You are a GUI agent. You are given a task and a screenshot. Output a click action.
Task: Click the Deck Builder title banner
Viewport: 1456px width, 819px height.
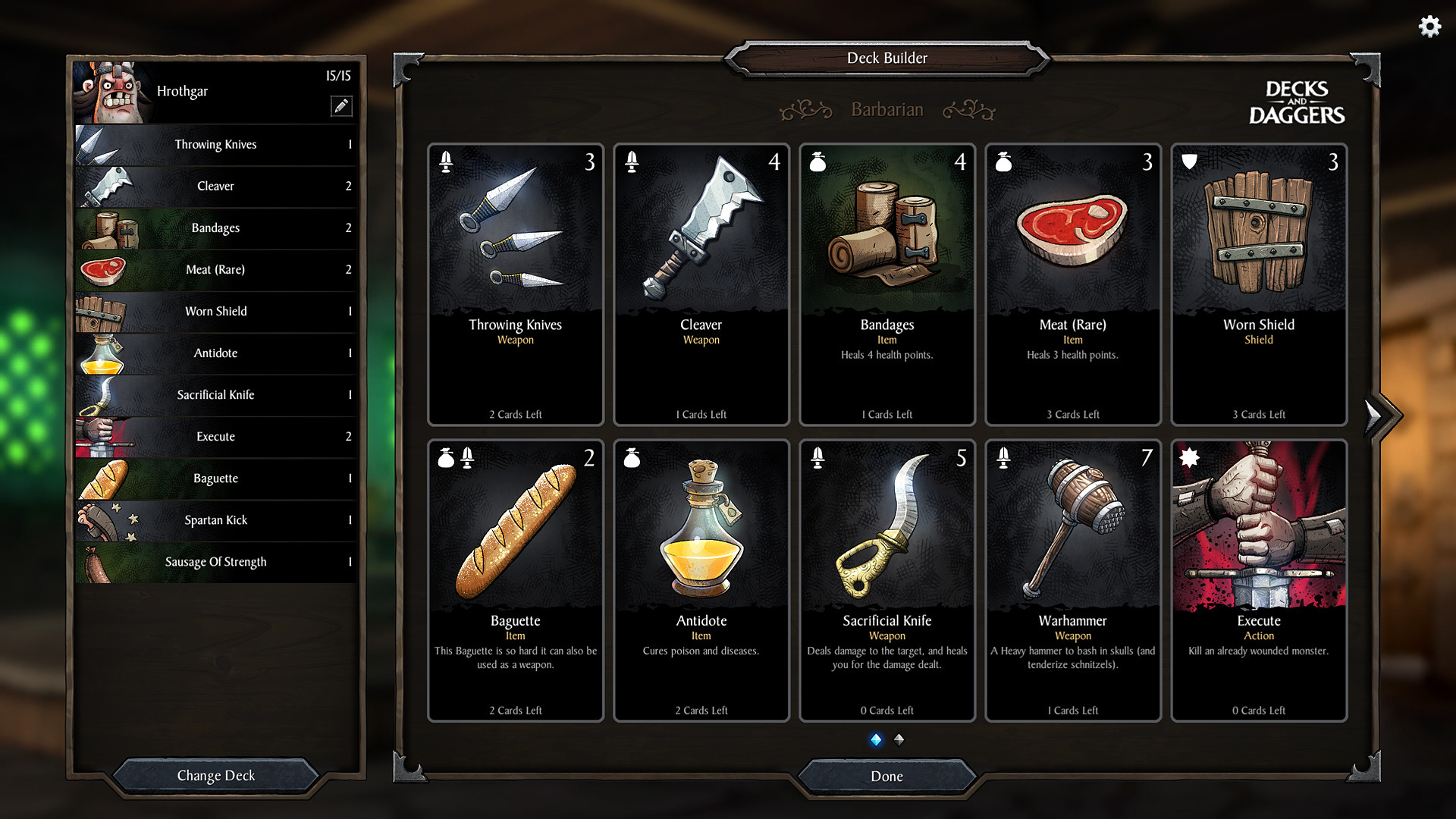tap(887, 58)
